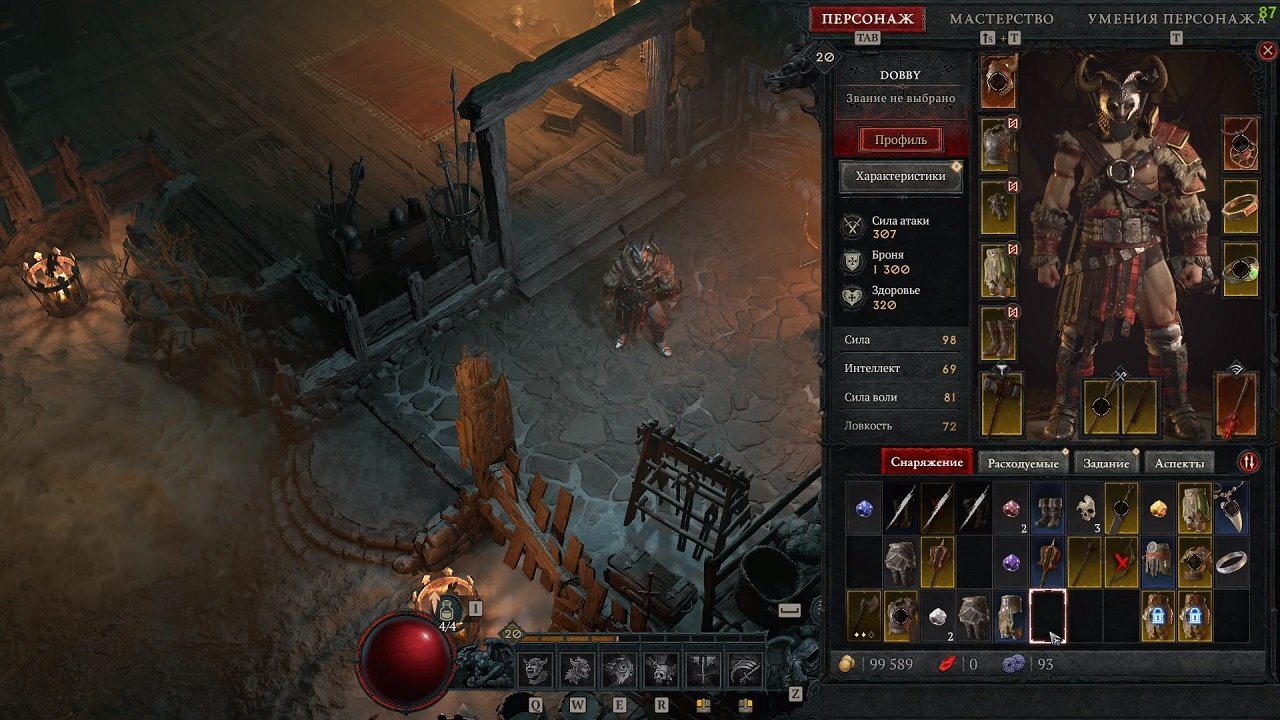Choose the silver ring in inventory
This screenshot has height=720, width=1280.
(x=1231, y=563)
